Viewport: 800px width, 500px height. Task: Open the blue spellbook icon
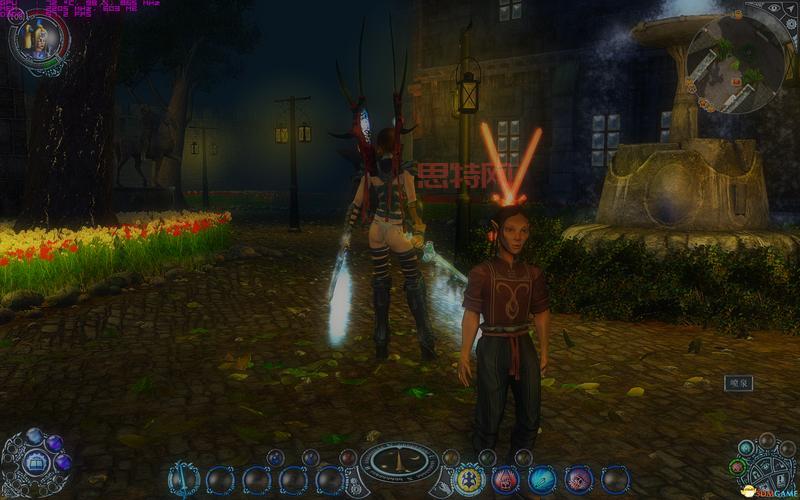pyautogui.click(x=33, y=462)
